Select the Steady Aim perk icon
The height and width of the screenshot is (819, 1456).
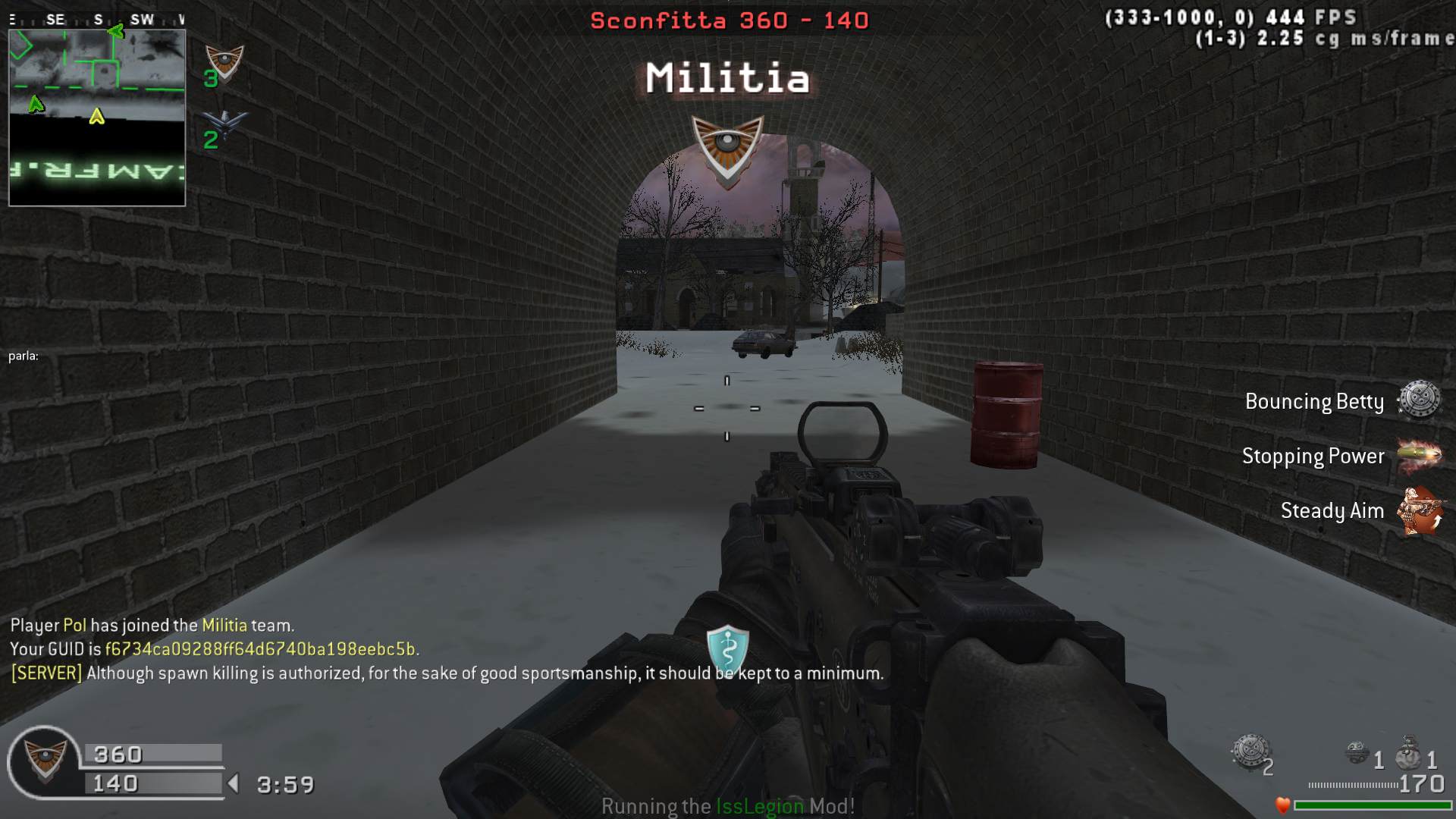1419,510
